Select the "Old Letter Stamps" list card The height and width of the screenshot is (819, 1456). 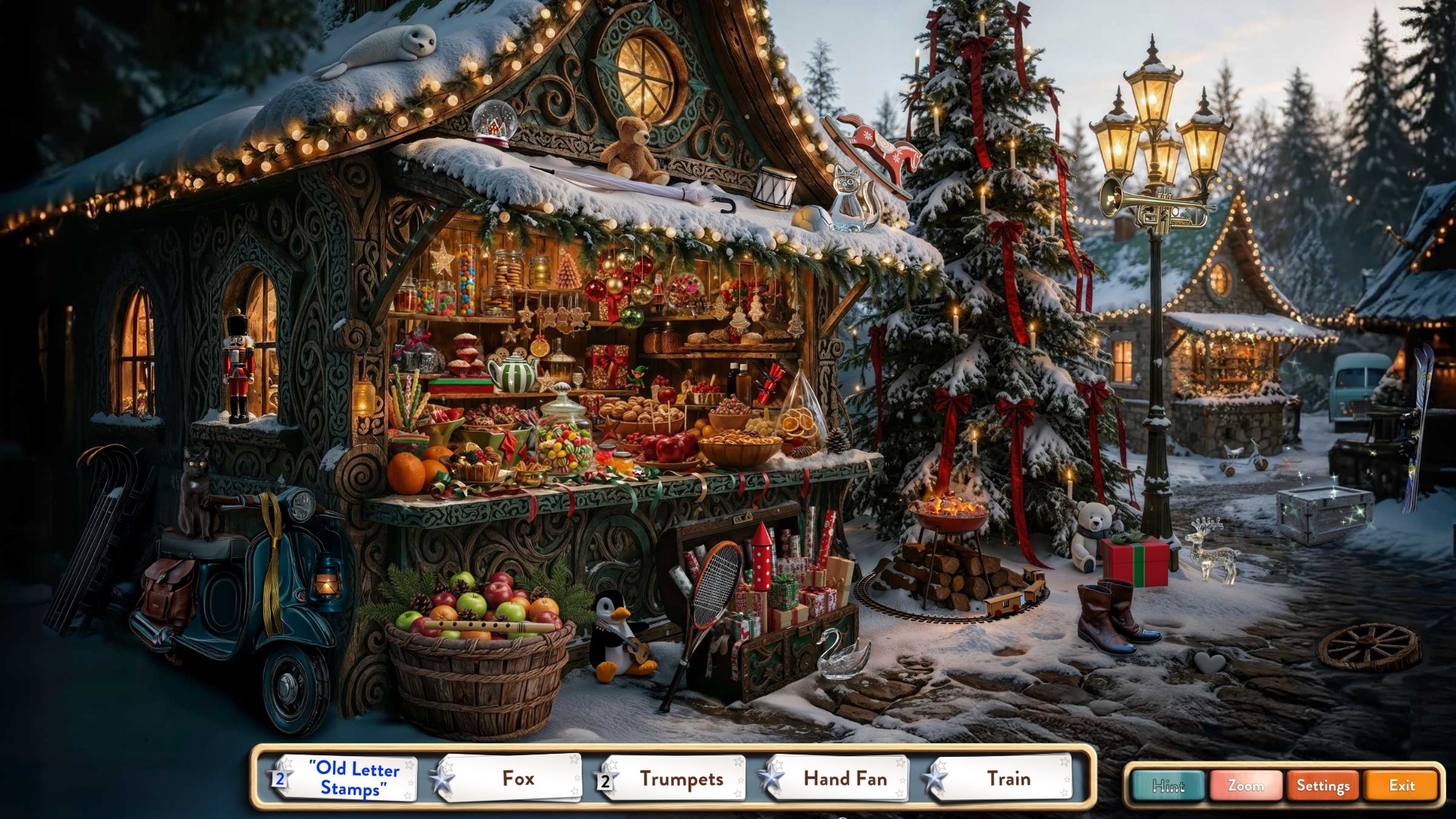click(347, 778)
